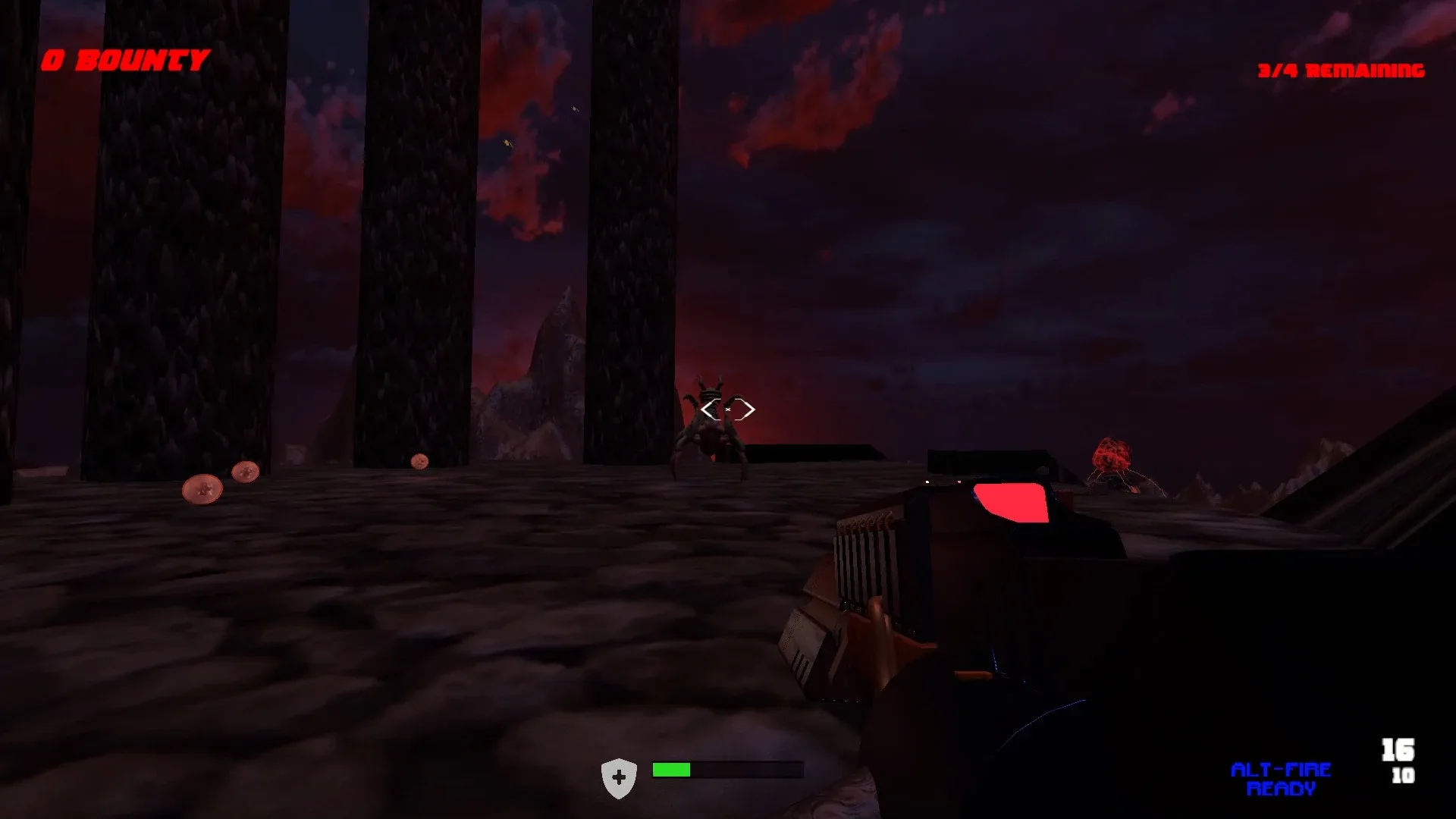Click the green health bar
The height and width of the screenshot is (819, 1456).
click(x=670, y=770)
